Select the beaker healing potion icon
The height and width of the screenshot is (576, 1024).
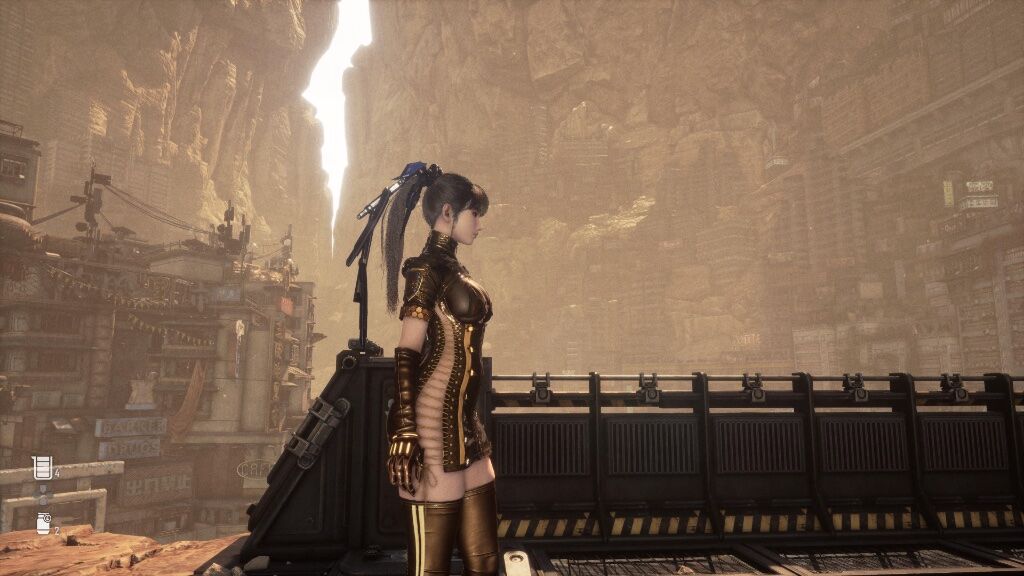click(41, 467)
